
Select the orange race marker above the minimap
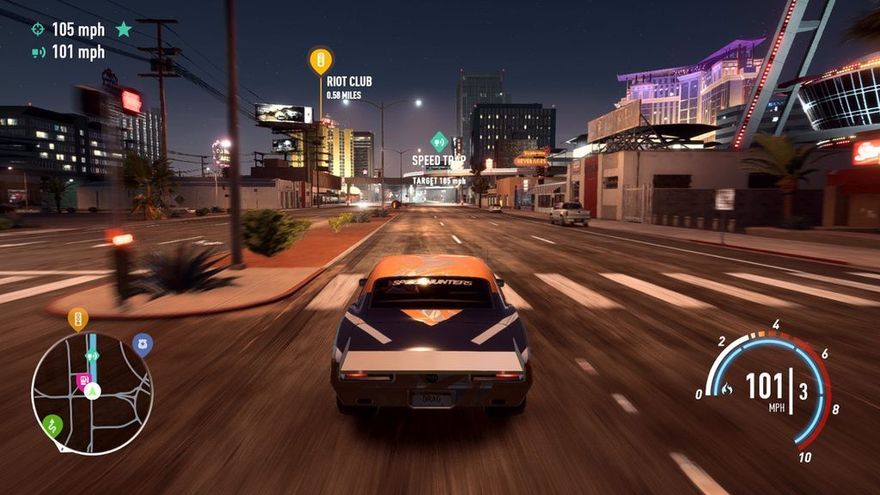(x=78, y=318)
